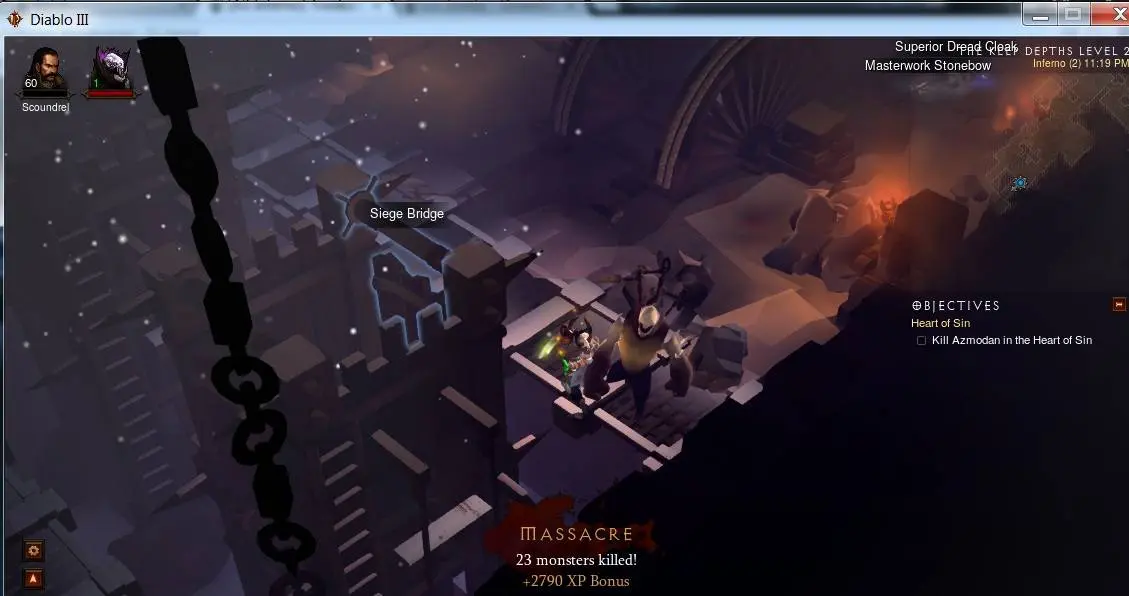This screenshot has height=596, width=1129.
Task: Open the gear settings button
Action: tap(34, 551)
